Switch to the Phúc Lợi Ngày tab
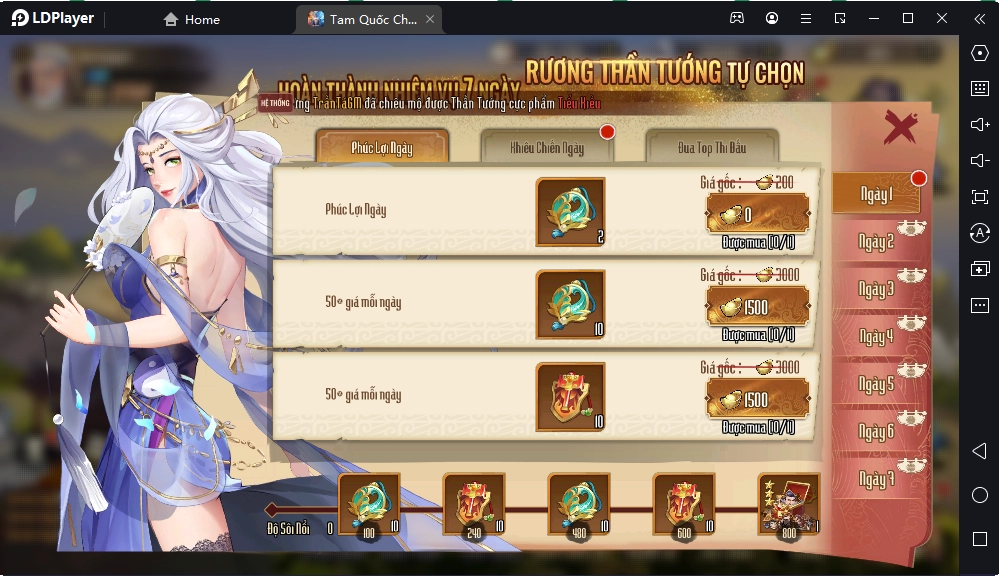 click(x=382, y=148)
